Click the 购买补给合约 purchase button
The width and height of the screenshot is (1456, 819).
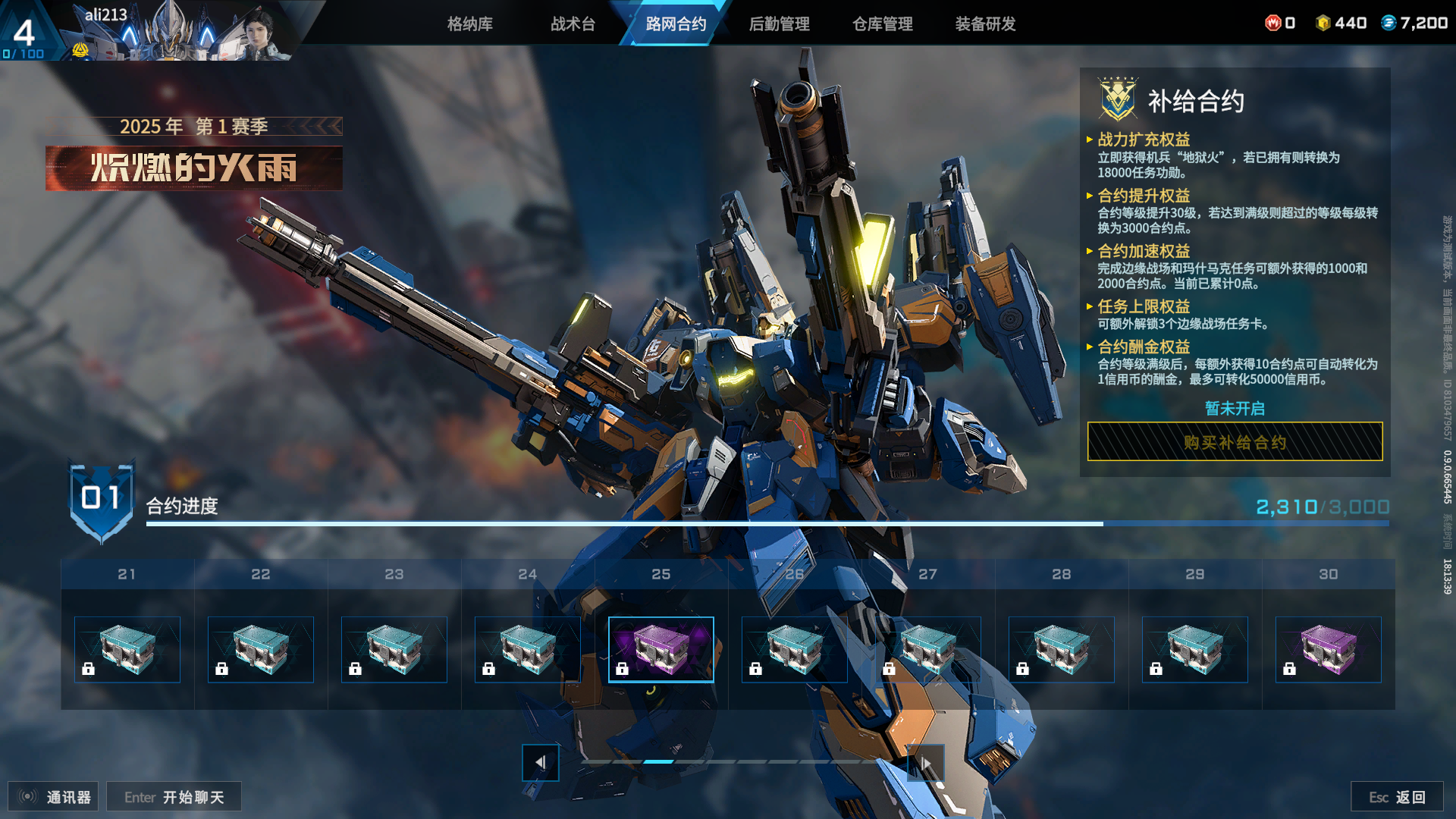click(1235, 442)
